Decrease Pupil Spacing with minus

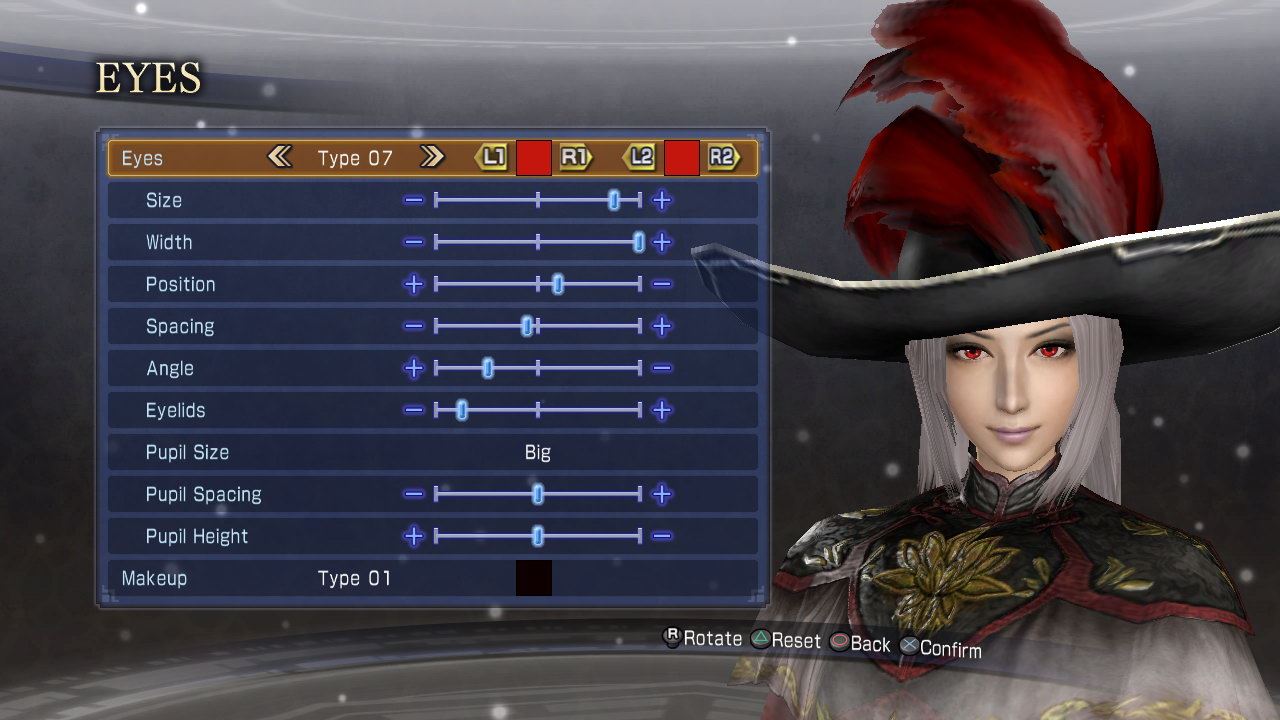click(x=413, y=494)
